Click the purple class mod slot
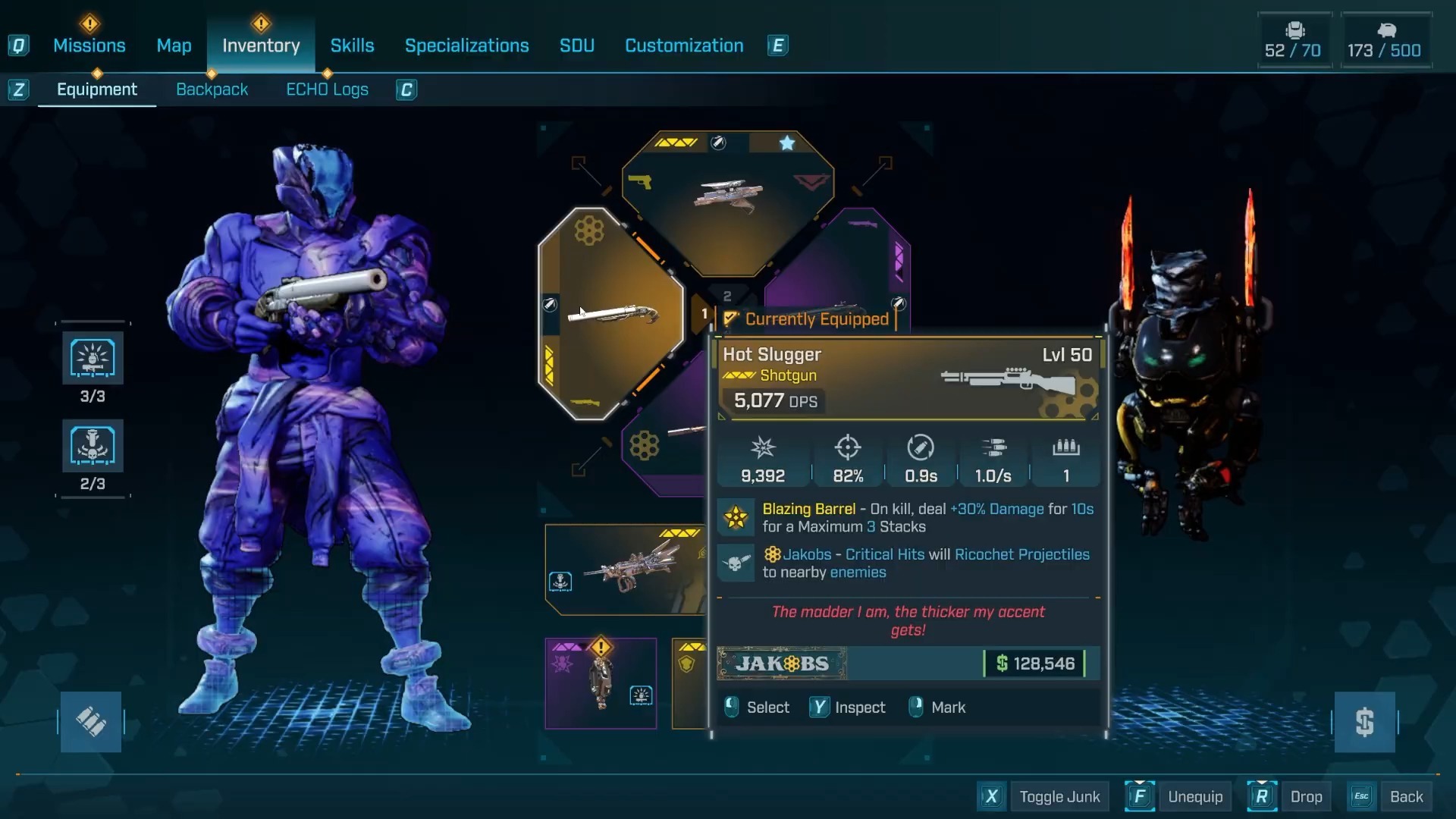1456x819 pixels. (x=601, y=683)
